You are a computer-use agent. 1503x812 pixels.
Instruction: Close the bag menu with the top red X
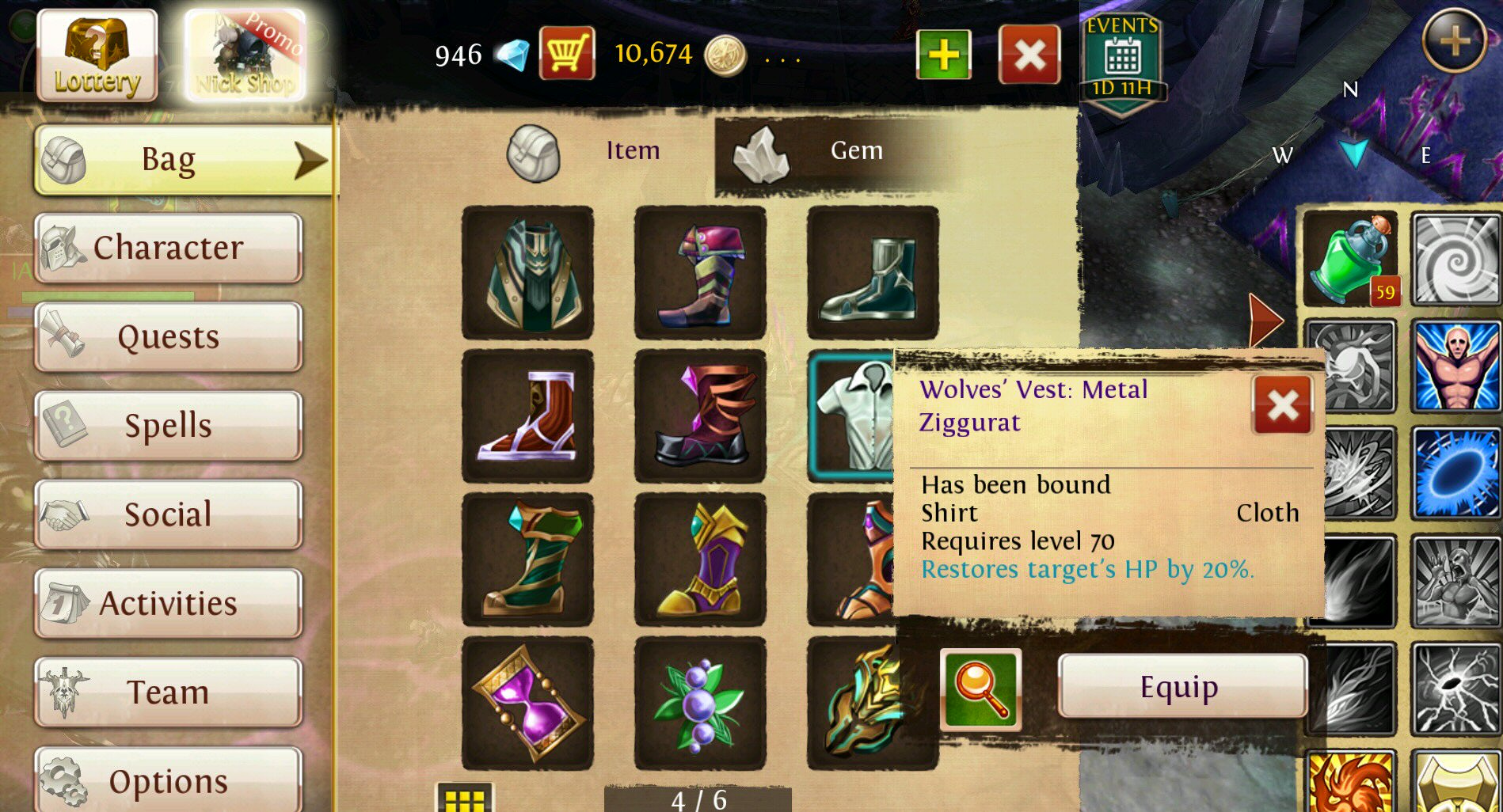tap(1029, 55)
